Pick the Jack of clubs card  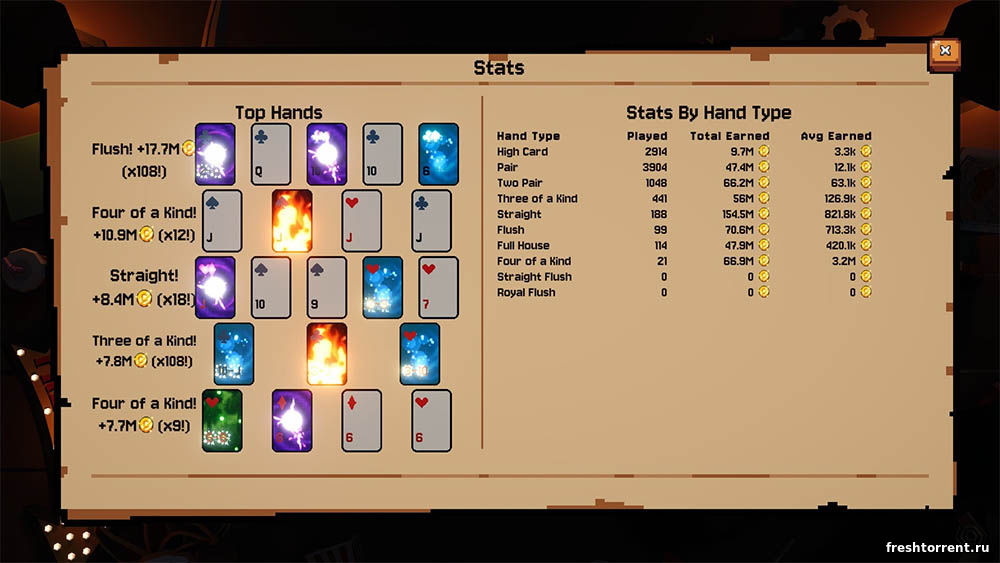click(x=432, y=220)
